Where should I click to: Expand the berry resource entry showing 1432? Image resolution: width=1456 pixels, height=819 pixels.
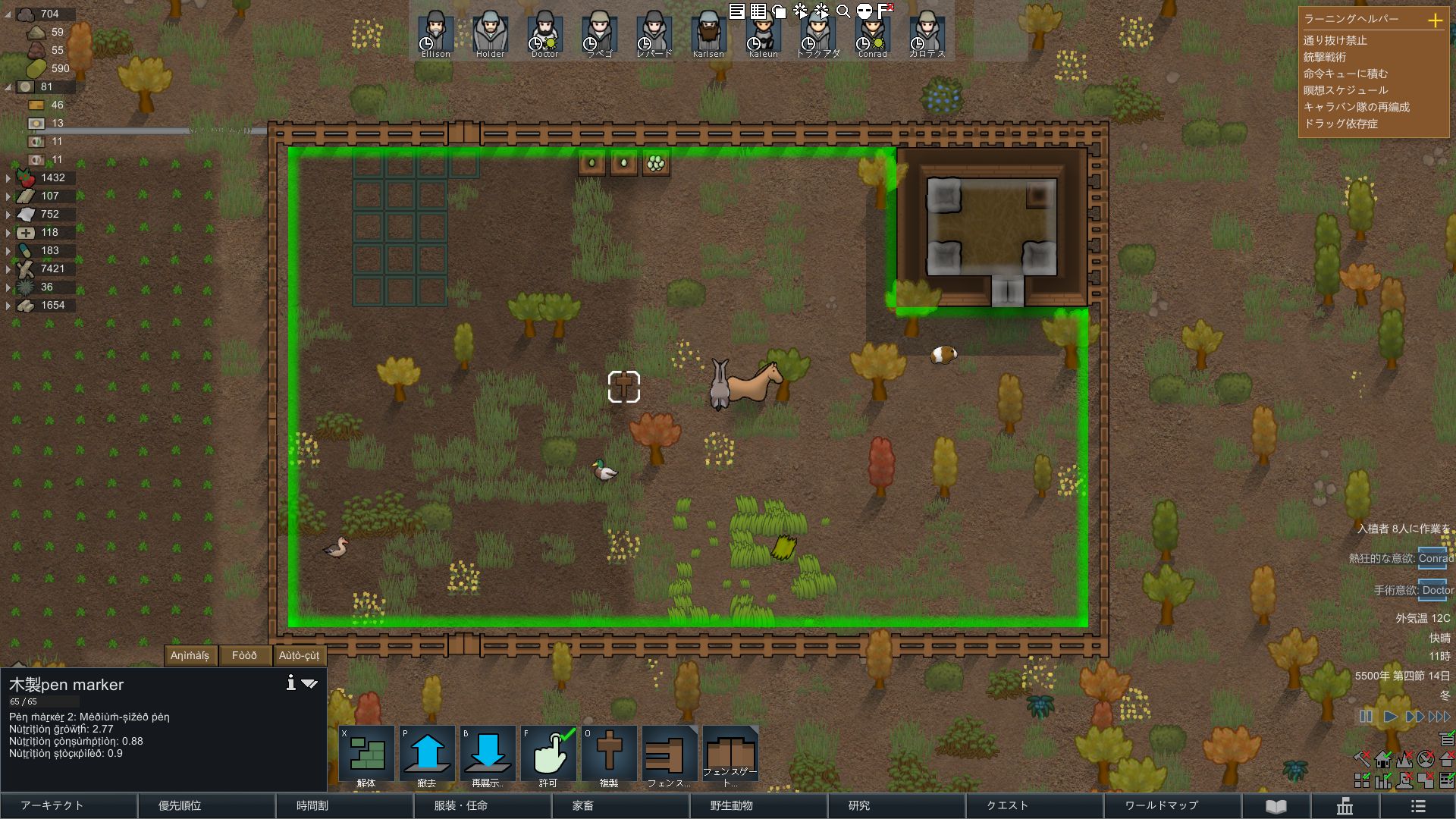tap(8, 177)
